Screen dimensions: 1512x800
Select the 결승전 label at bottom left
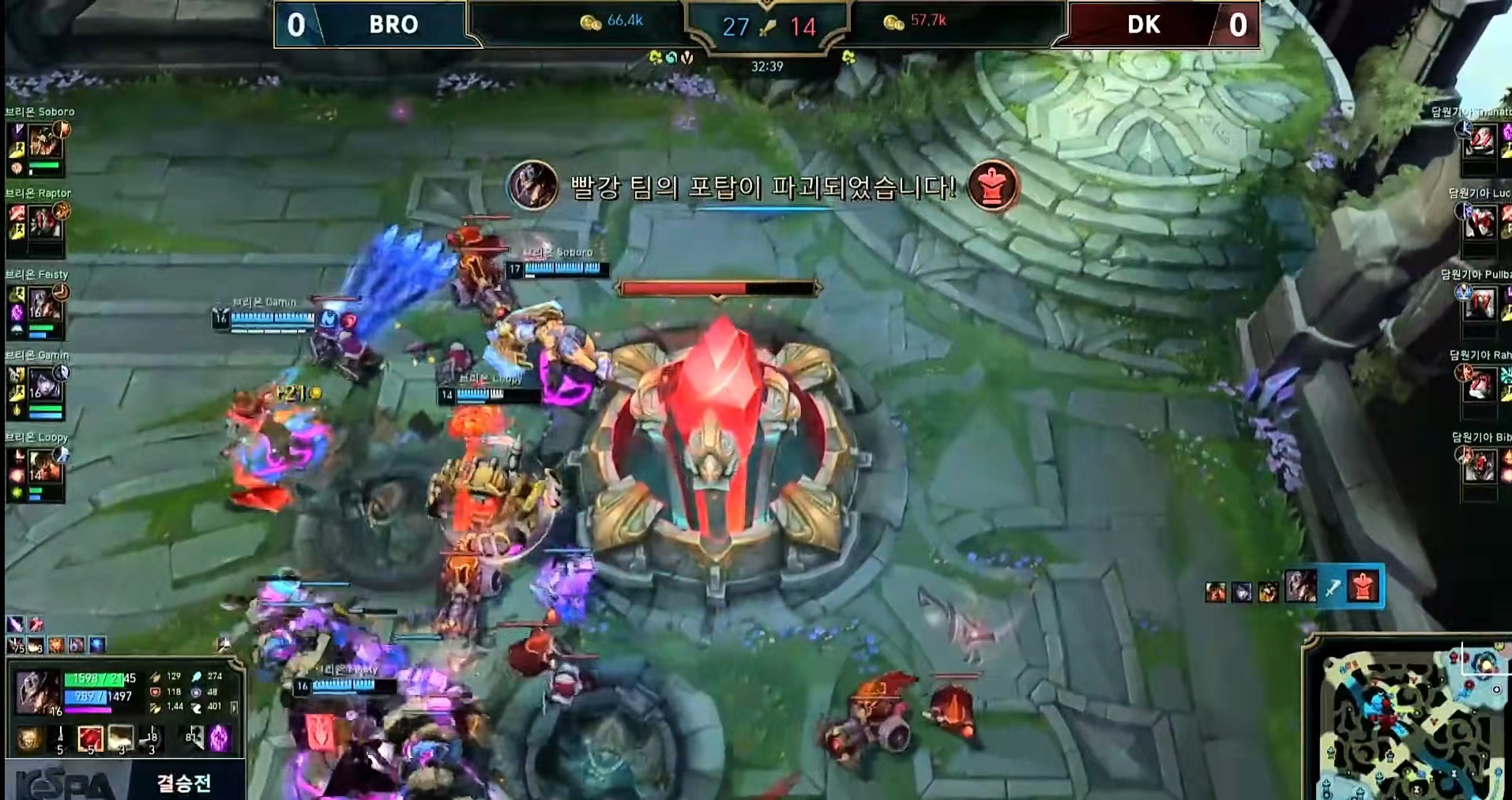(183, 782)
